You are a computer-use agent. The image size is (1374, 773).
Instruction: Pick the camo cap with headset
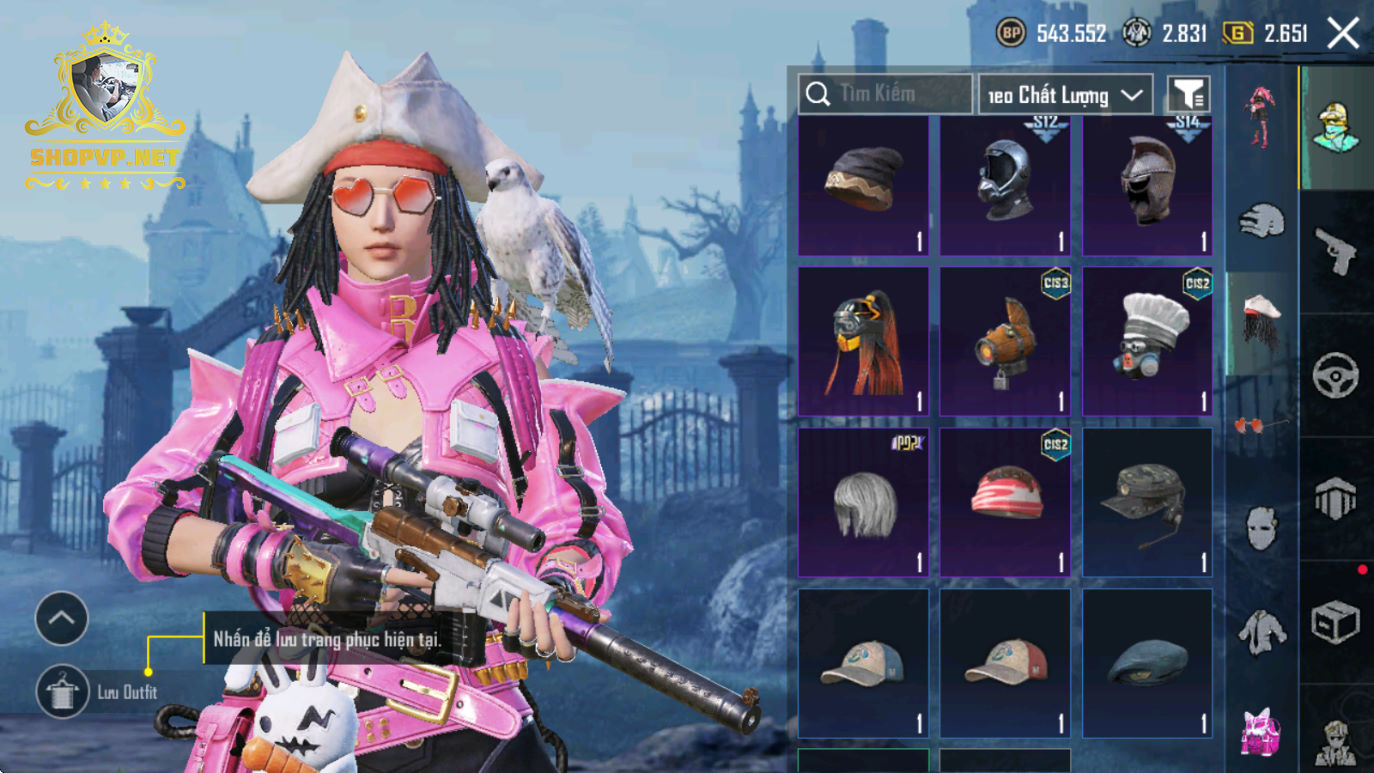coord(1147,502)
